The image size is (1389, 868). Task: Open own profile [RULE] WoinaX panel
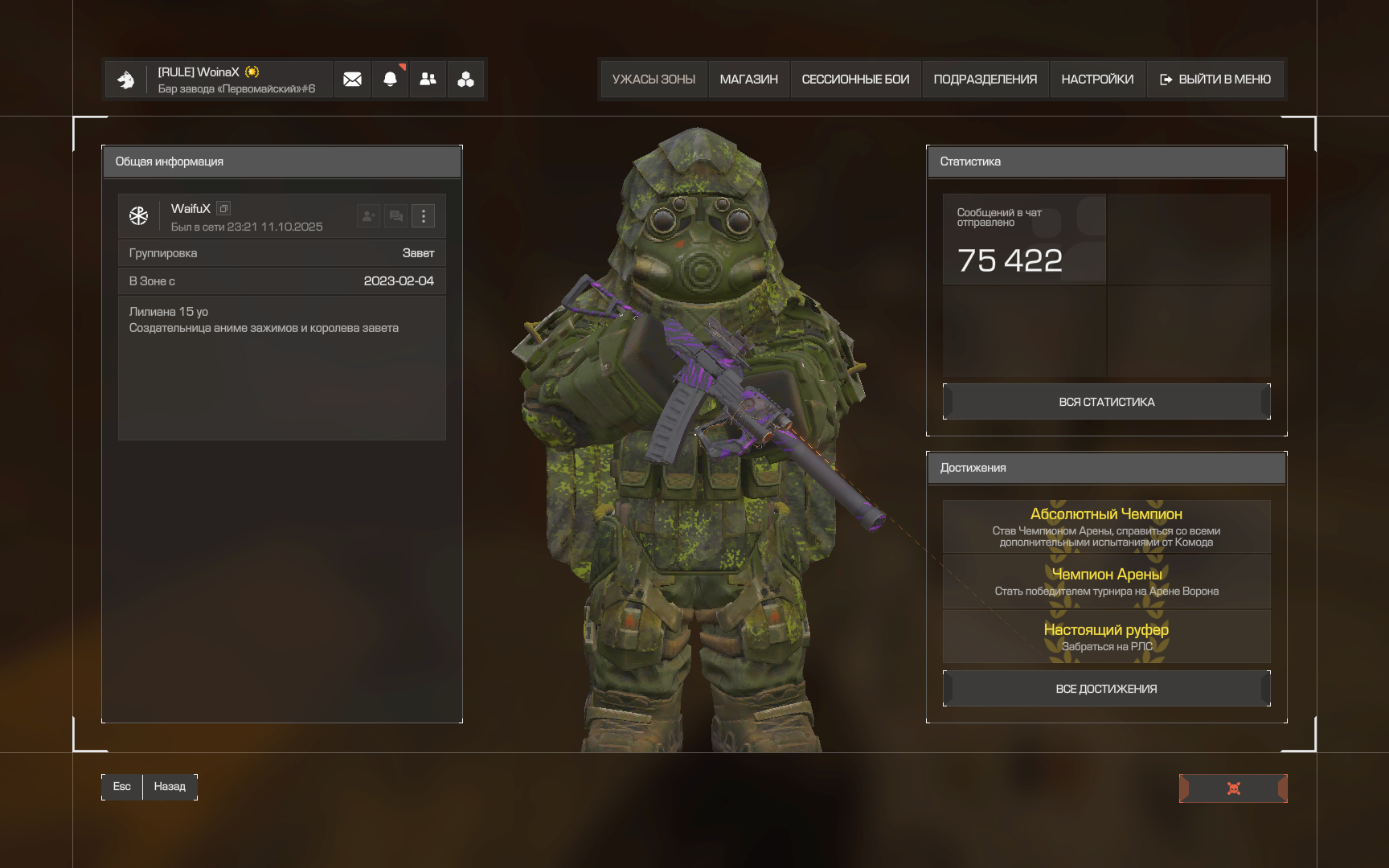[x=219, y=80]
